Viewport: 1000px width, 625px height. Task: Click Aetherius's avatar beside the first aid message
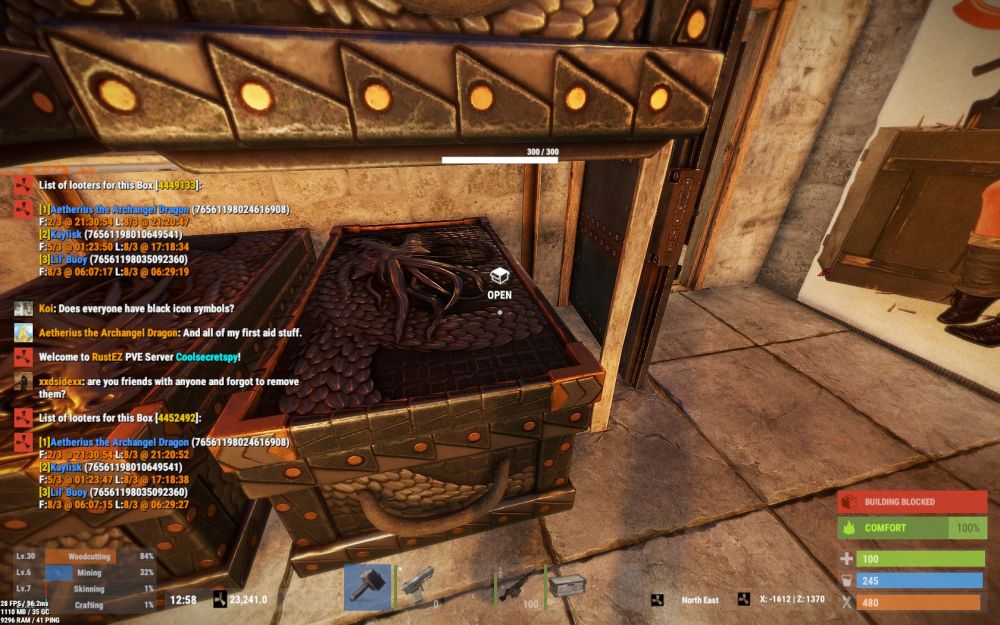[x=24, y=333]
